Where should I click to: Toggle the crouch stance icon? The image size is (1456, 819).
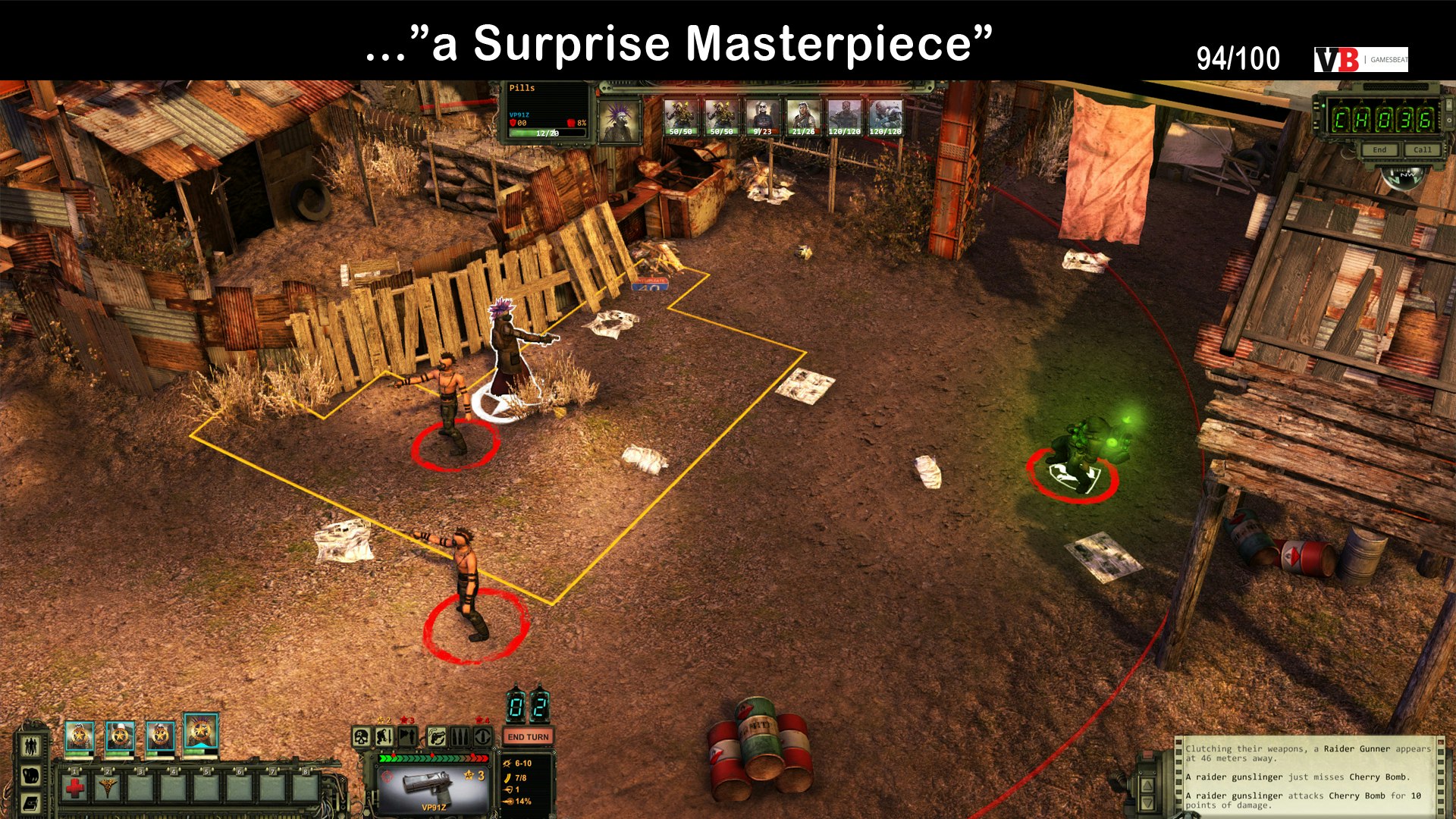pos(384,737)
